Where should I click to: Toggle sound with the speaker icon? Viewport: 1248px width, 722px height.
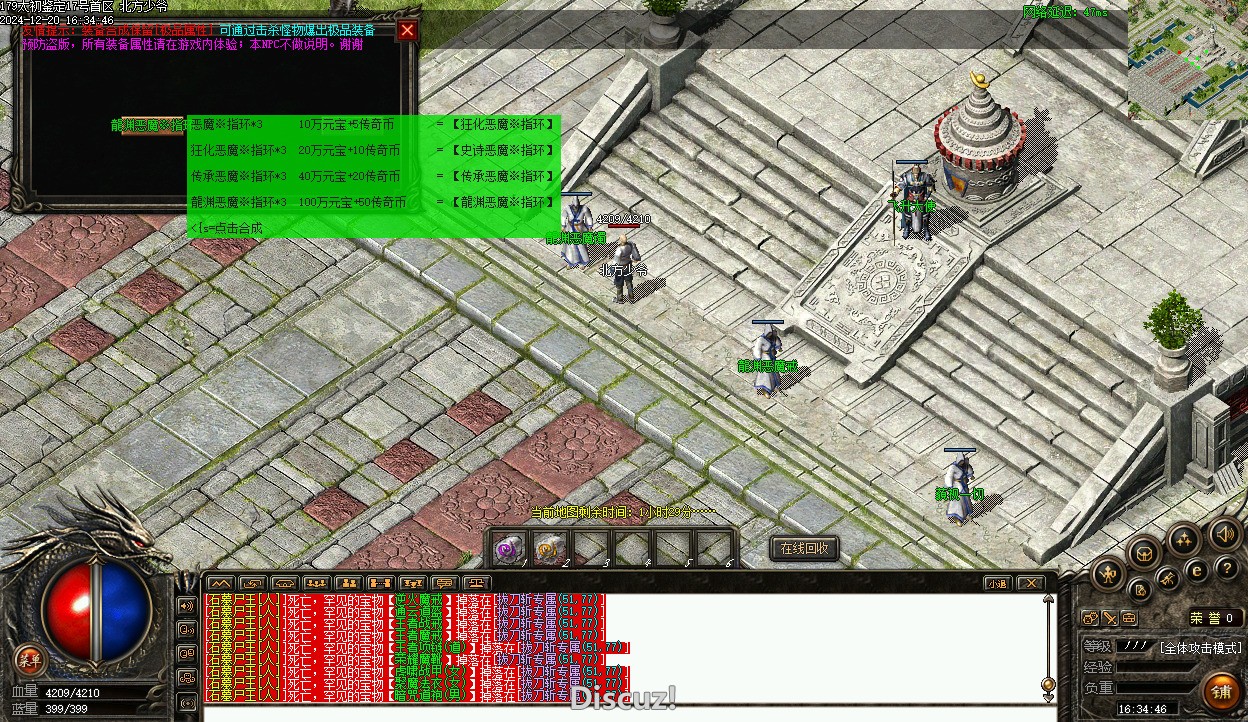[x=1223, y=533]
